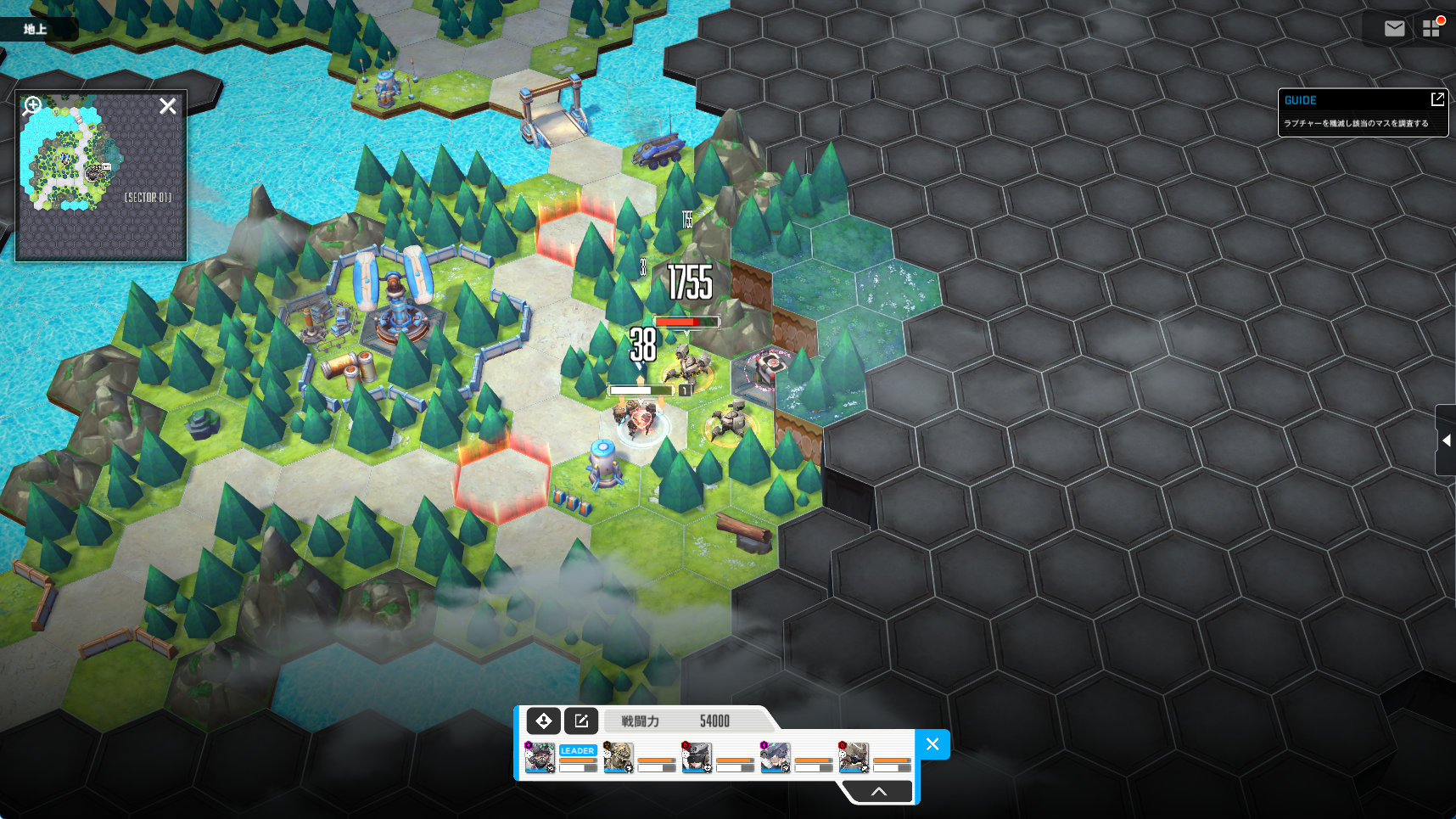Select the LEADER squad member portrait
This screenshot has height=819, width=1456.
click(540, 757)
